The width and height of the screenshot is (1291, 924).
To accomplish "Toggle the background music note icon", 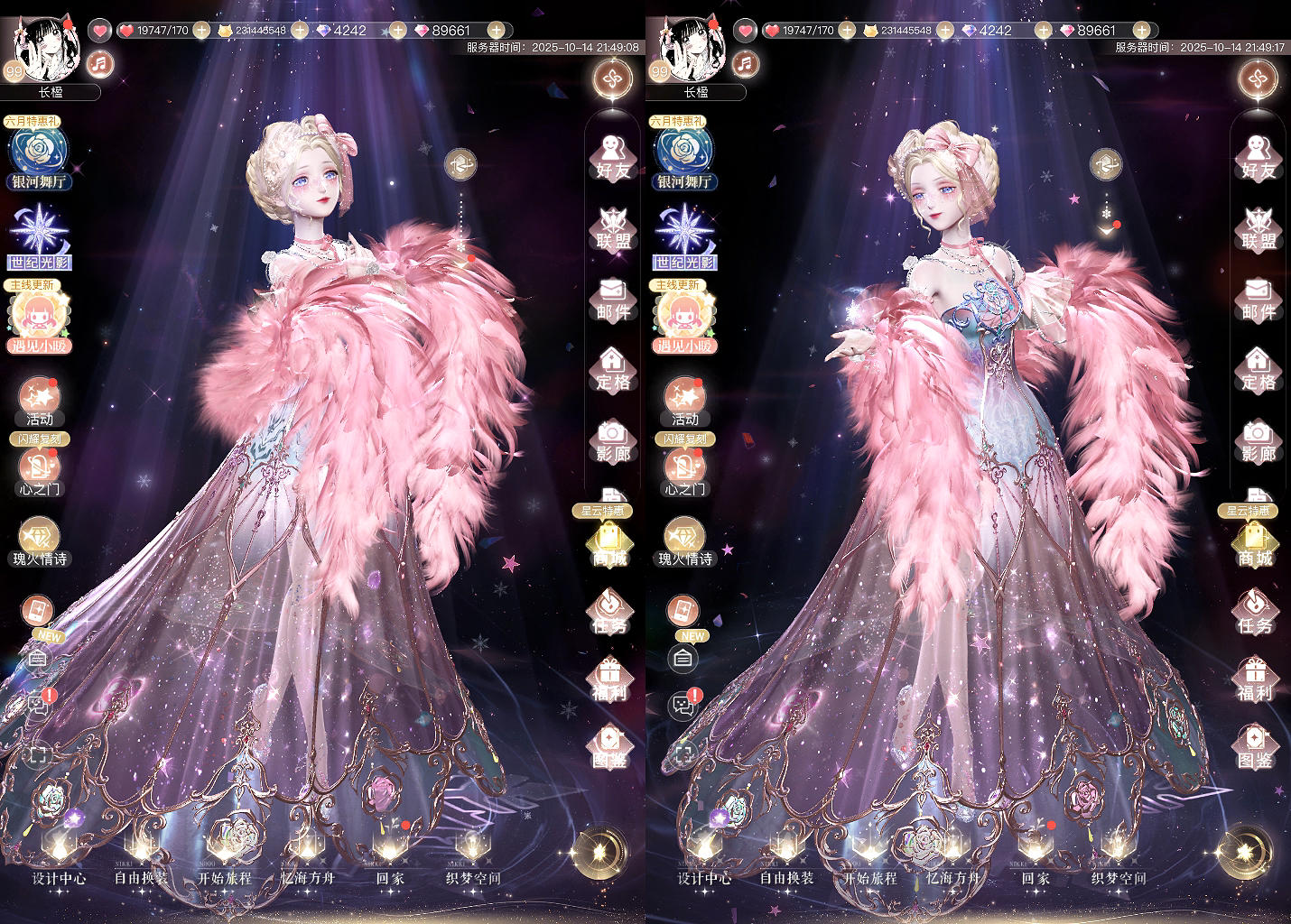I will click(99, 61).
